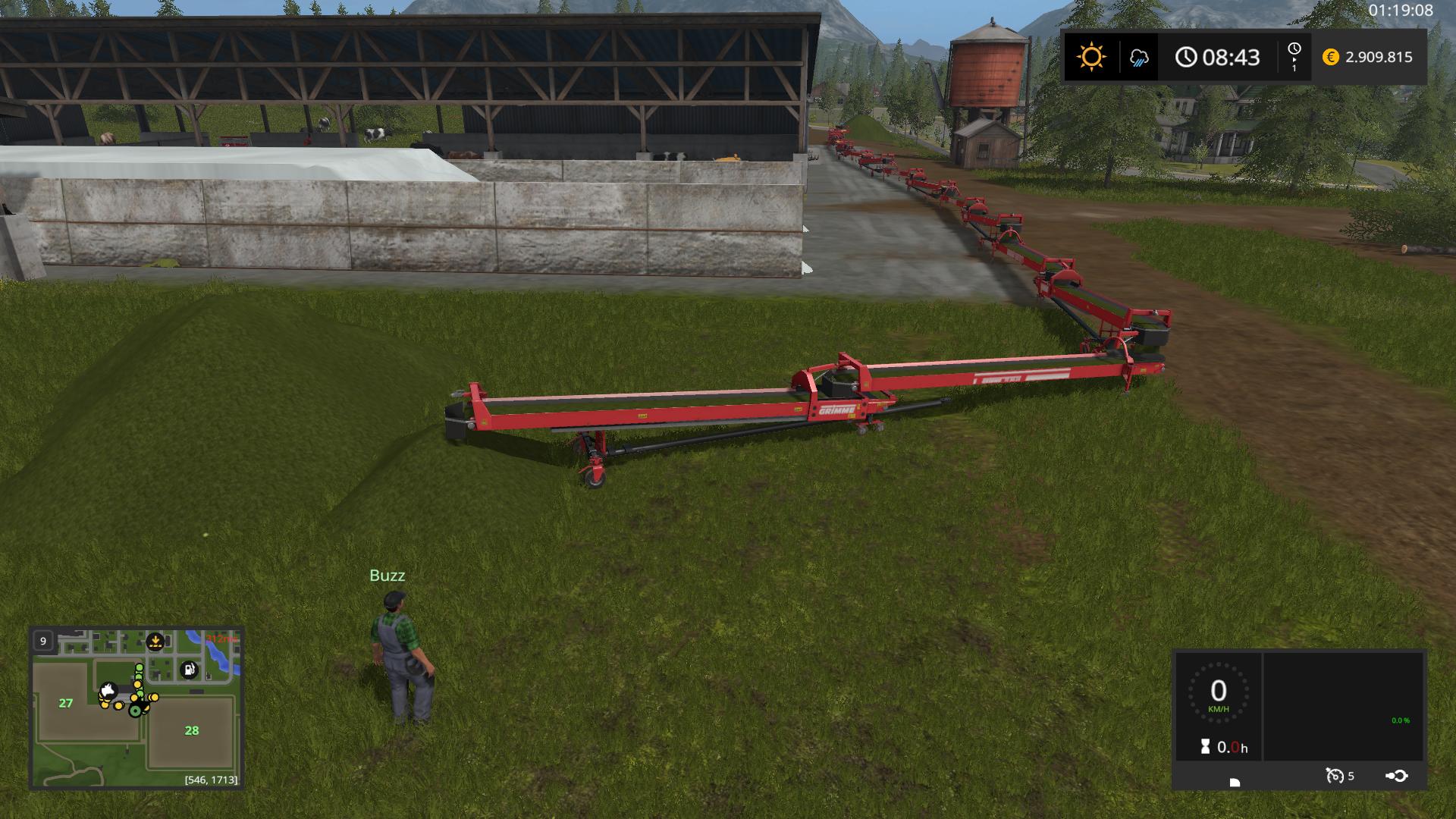Click the green tractor marker on minimap

click(x=136, y=711)
